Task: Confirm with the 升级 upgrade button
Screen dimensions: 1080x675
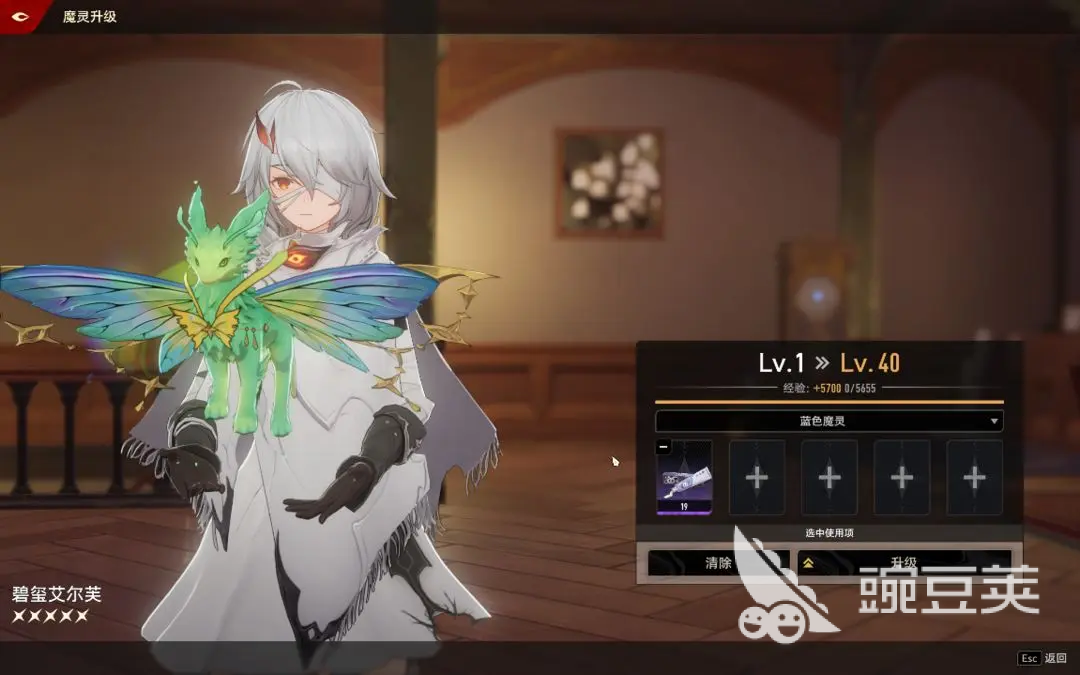Action: pyautogui.click(x=903, y=563)
